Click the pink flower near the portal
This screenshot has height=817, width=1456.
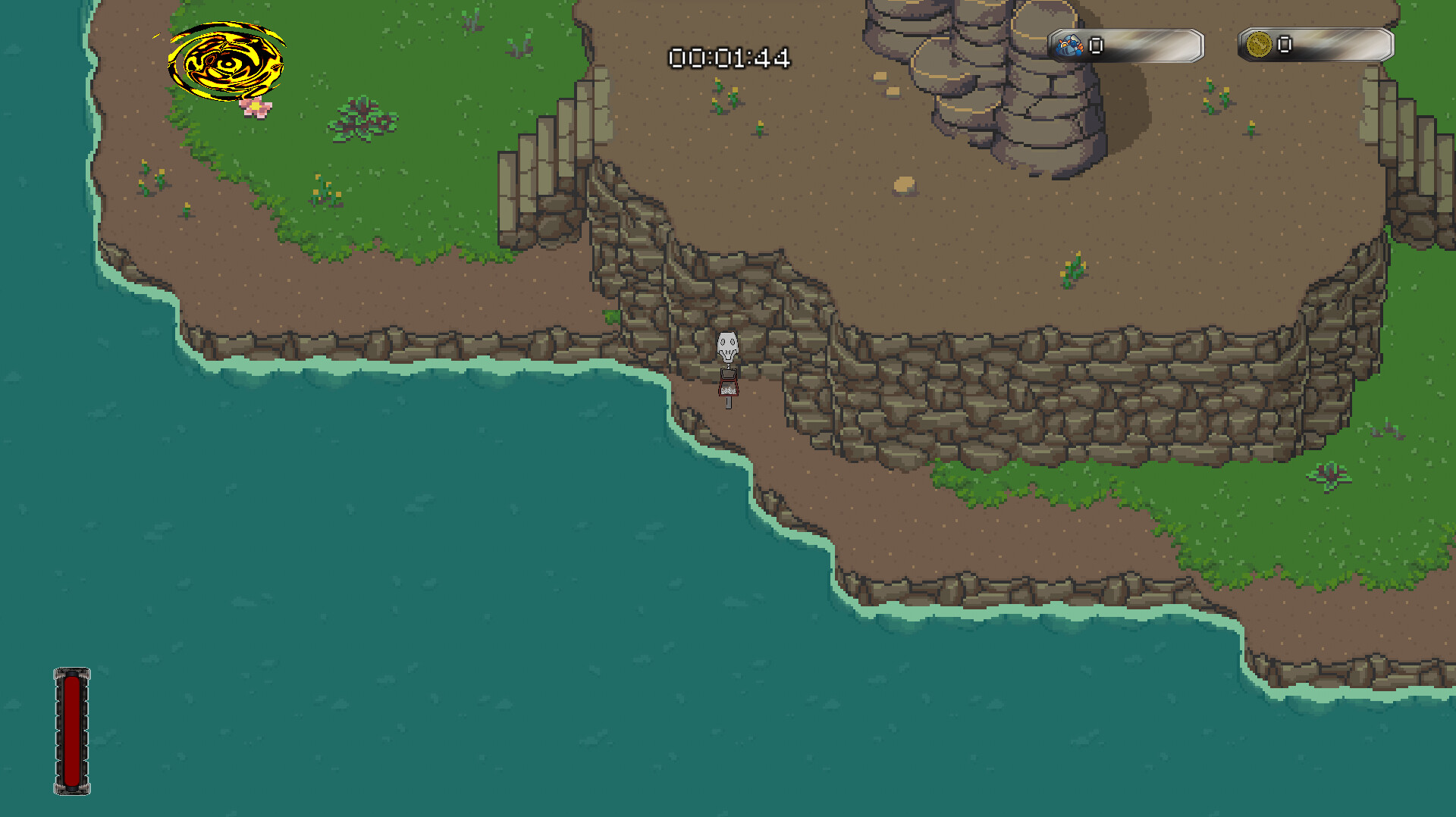tap(256, 106)
